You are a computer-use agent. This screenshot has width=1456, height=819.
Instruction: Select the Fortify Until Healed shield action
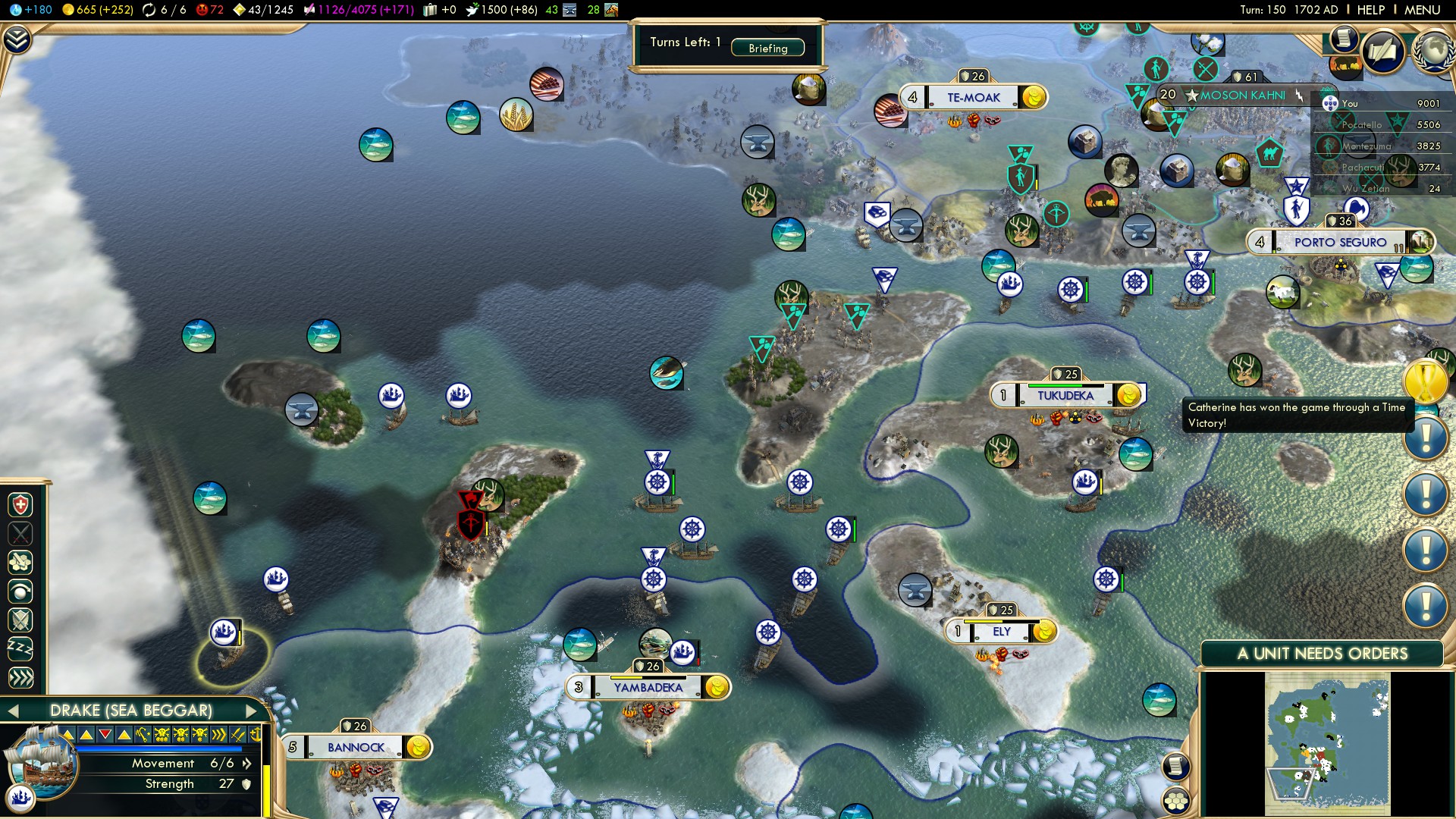pos(20,505)
